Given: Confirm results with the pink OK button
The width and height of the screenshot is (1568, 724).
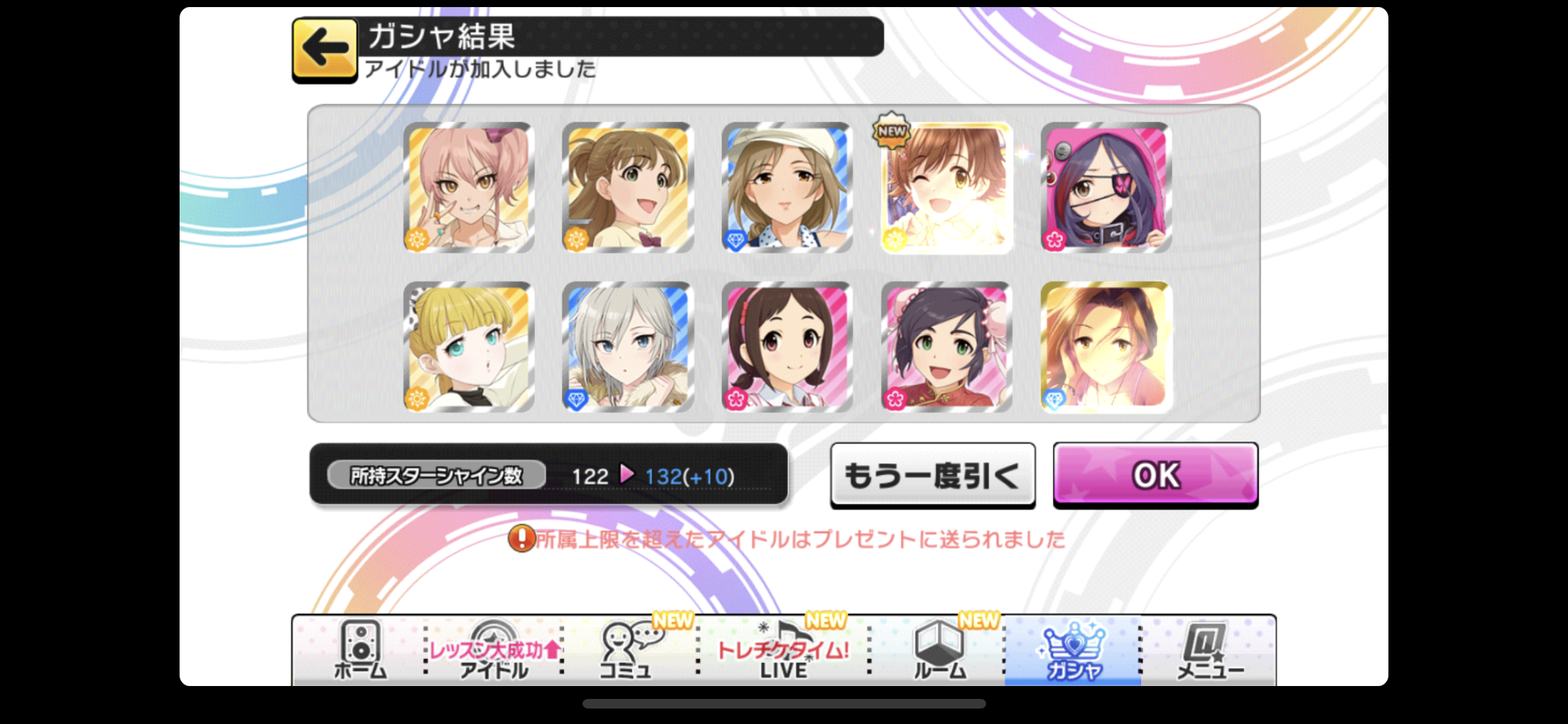Looking at the screenshot, I should click(1155, 475).
